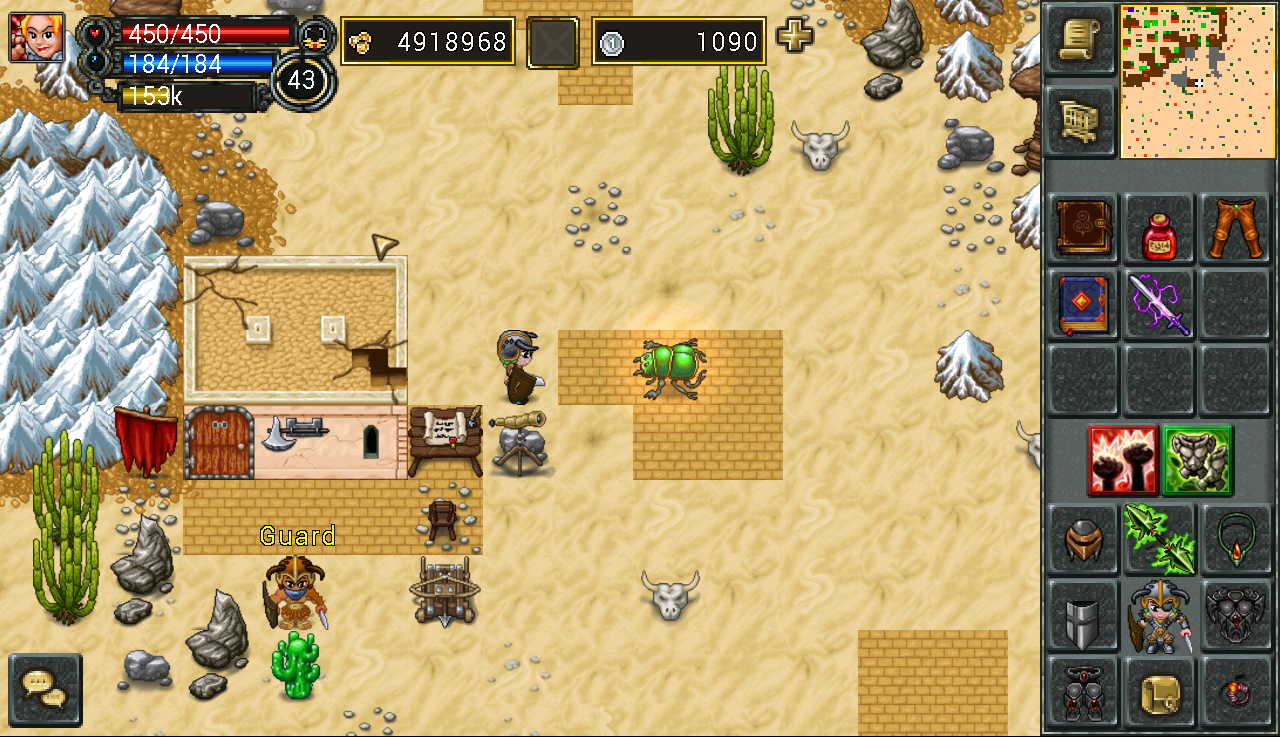Select the green leaf-bladed weapon slot
The width and height of the screenshot is (1280, 737).
1158,540
